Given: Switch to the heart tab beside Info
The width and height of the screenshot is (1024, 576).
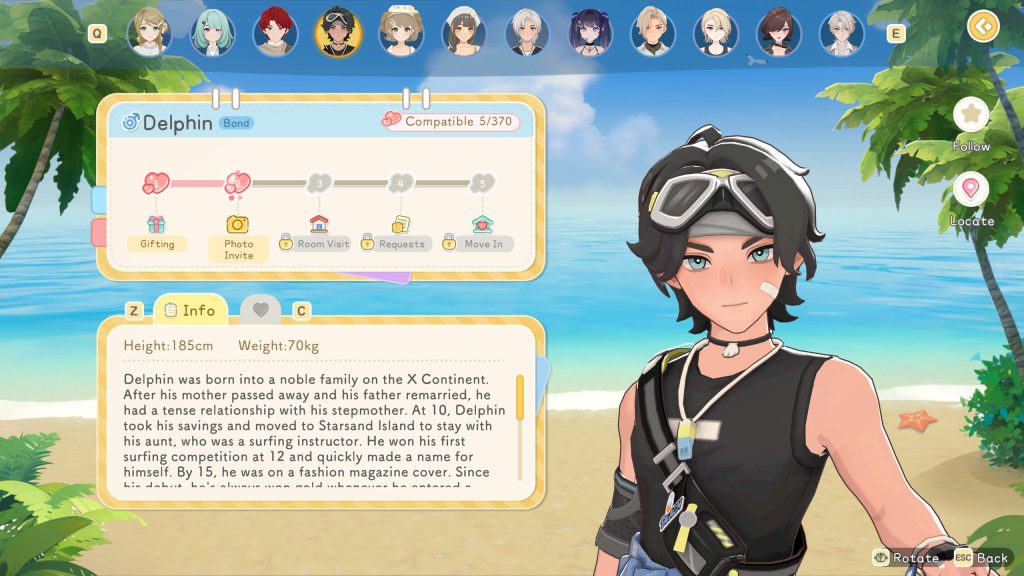Looking at the screenshot, I should pyautogui.click(x=260, y=311).
